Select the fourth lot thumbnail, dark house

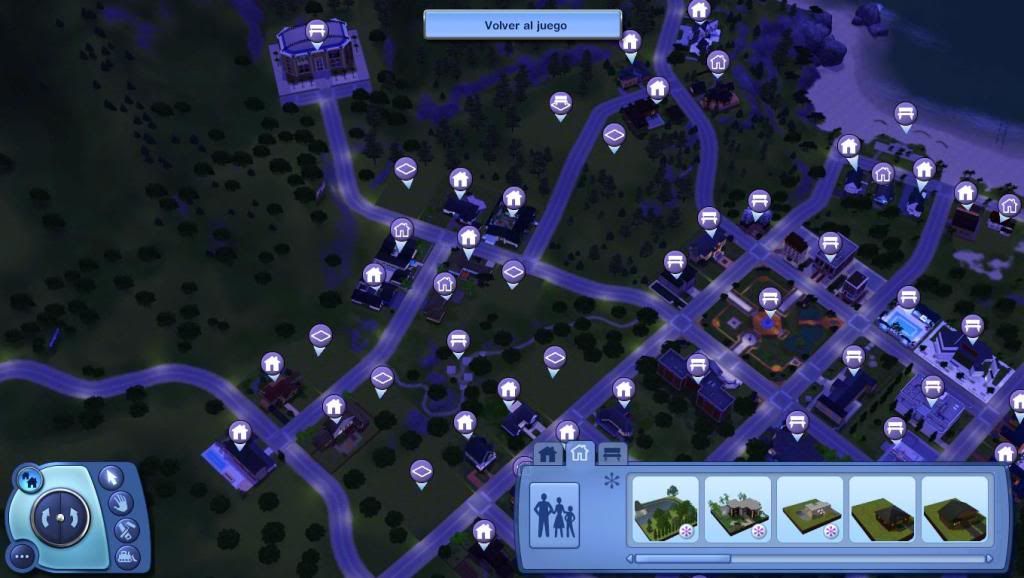point(882,509)
